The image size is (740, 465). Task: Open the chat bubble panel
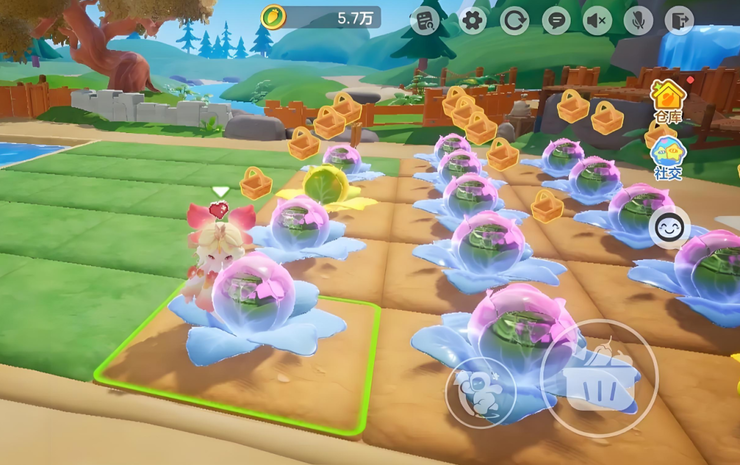tap(556, 20)
